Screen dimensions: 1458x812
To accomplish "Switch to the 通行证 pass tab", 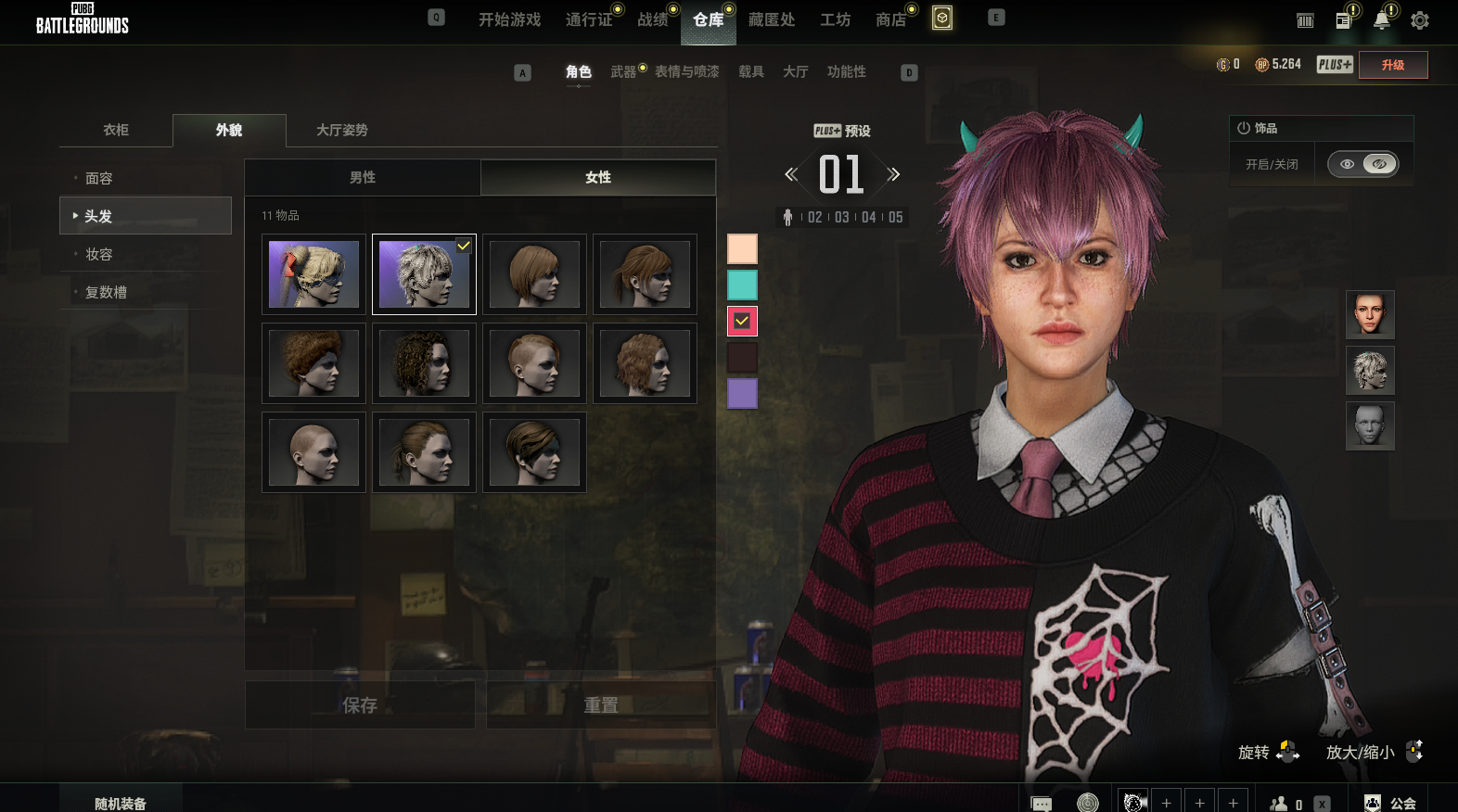I will 589,19.
